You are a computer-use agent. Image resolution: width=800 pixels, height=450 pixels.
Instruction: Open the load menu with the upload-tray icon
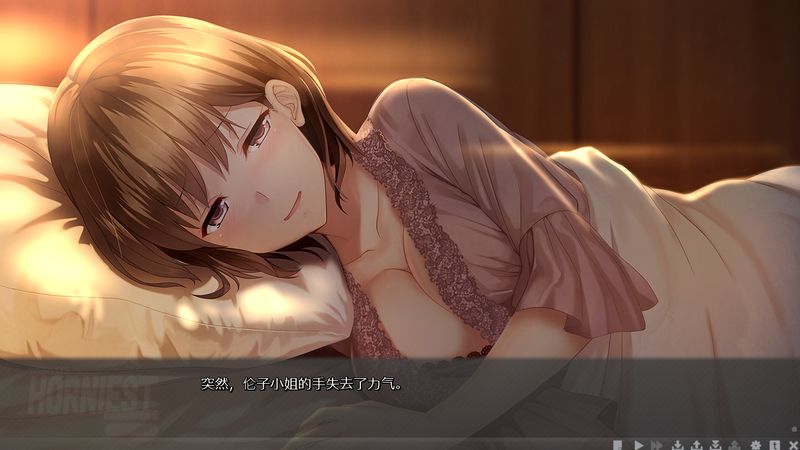point(696,444)
